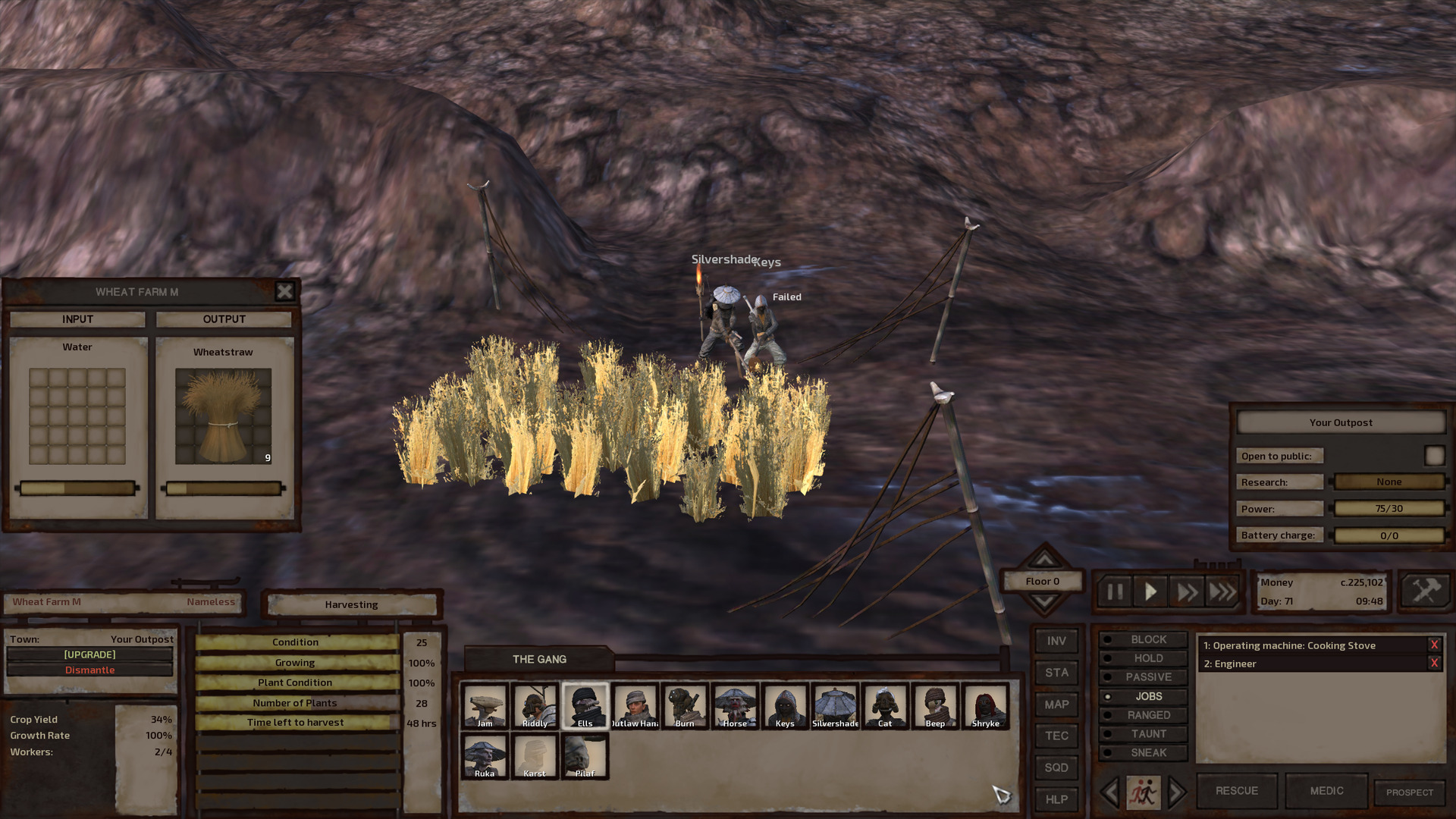Screen dimensions: 1456x819
Task: Click the floor down arrow
Action: 1043,603
